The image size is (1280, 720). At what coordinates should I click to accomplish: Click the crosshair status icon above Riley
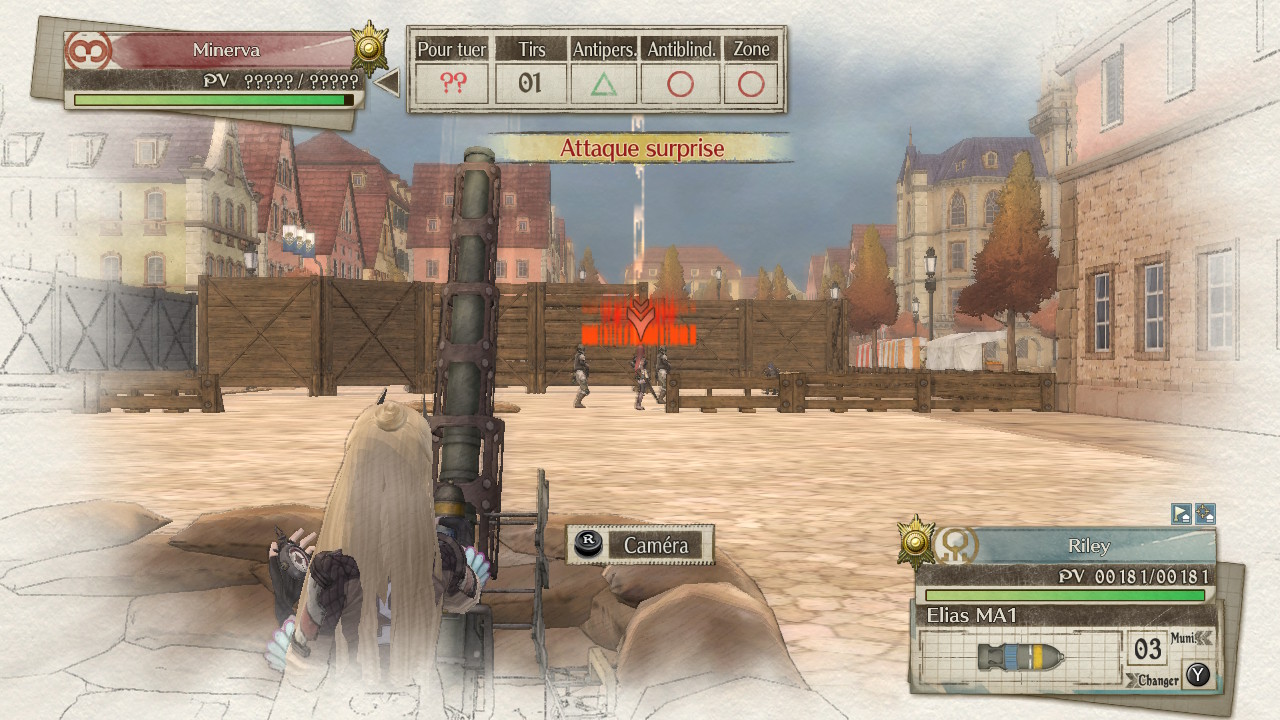pos(1205,514)
